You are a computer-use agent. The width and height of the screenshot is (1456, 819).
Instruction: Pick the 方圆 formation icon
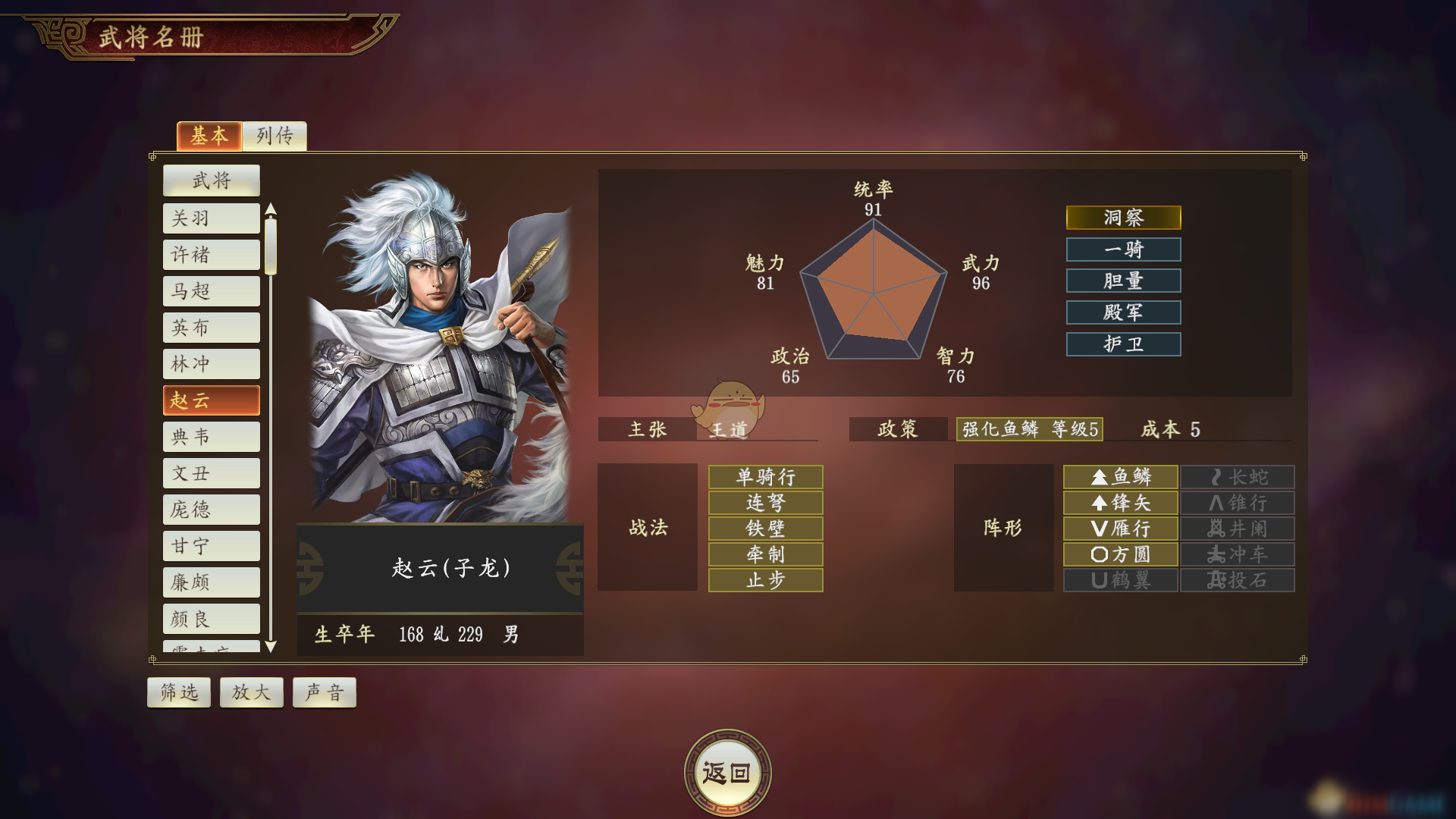coord(1121,554)
